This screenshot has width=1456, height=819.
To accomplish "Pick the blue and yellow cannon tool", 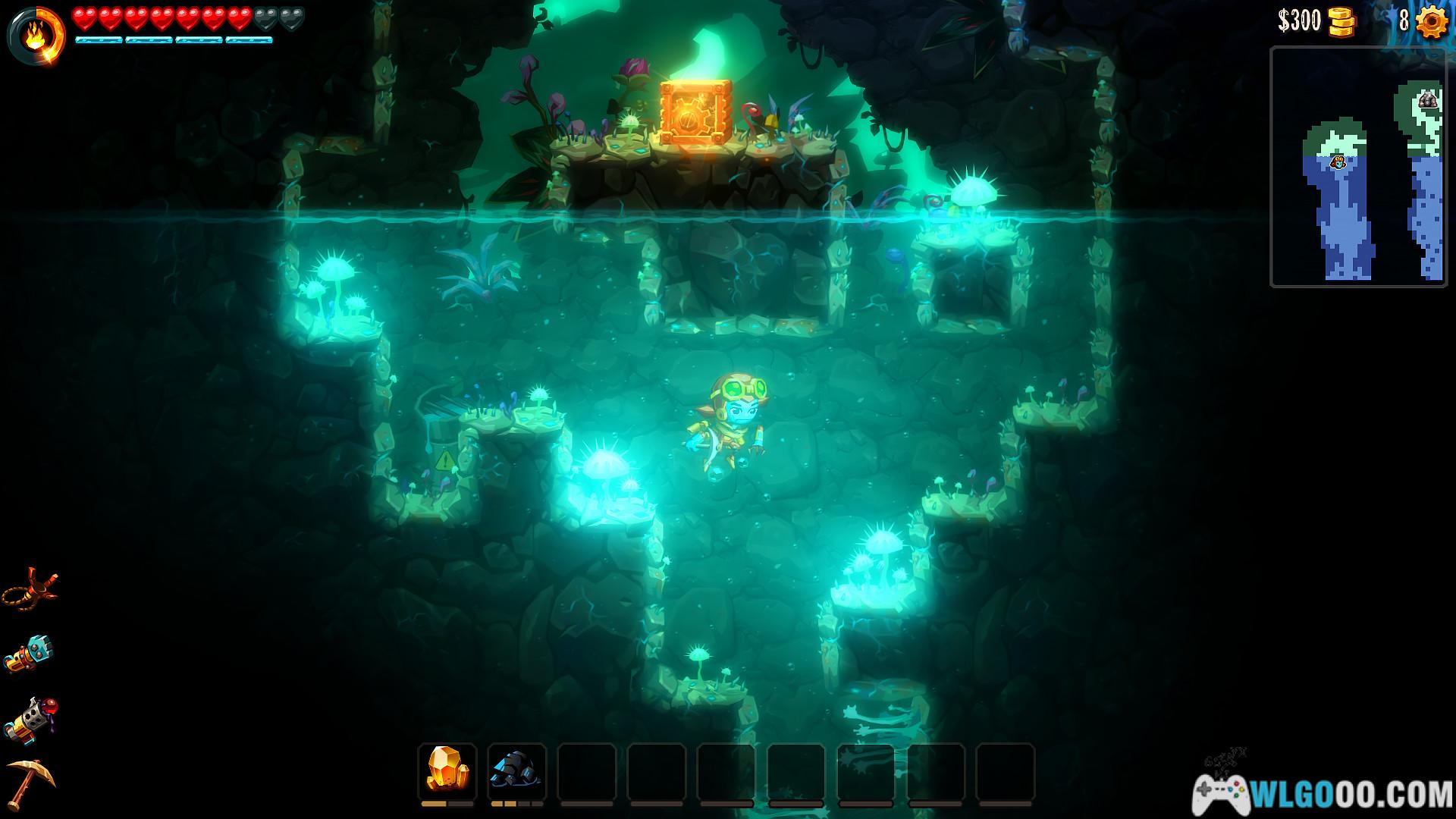I will click(x=30, y=653).
